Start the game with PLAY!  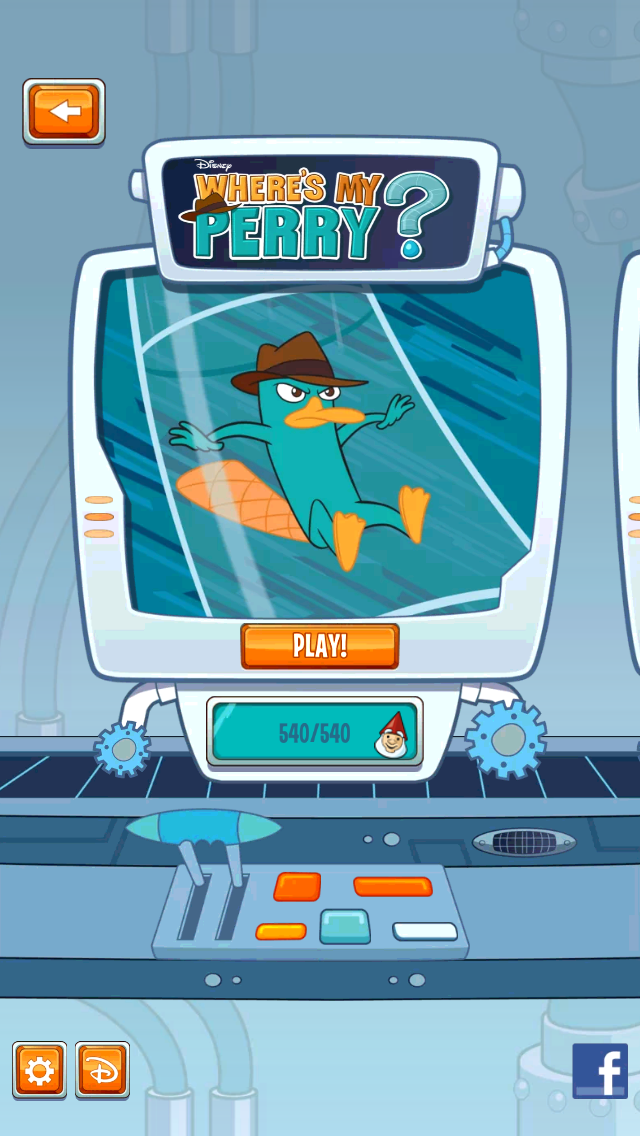tap(320, 645)
